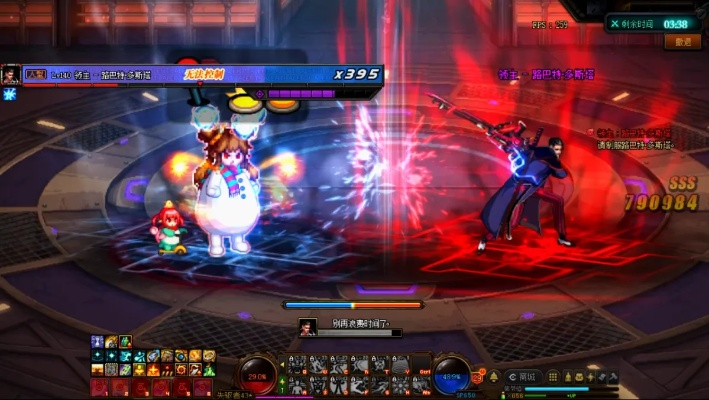Select the boss portrait in the health bar

[10, 75]
